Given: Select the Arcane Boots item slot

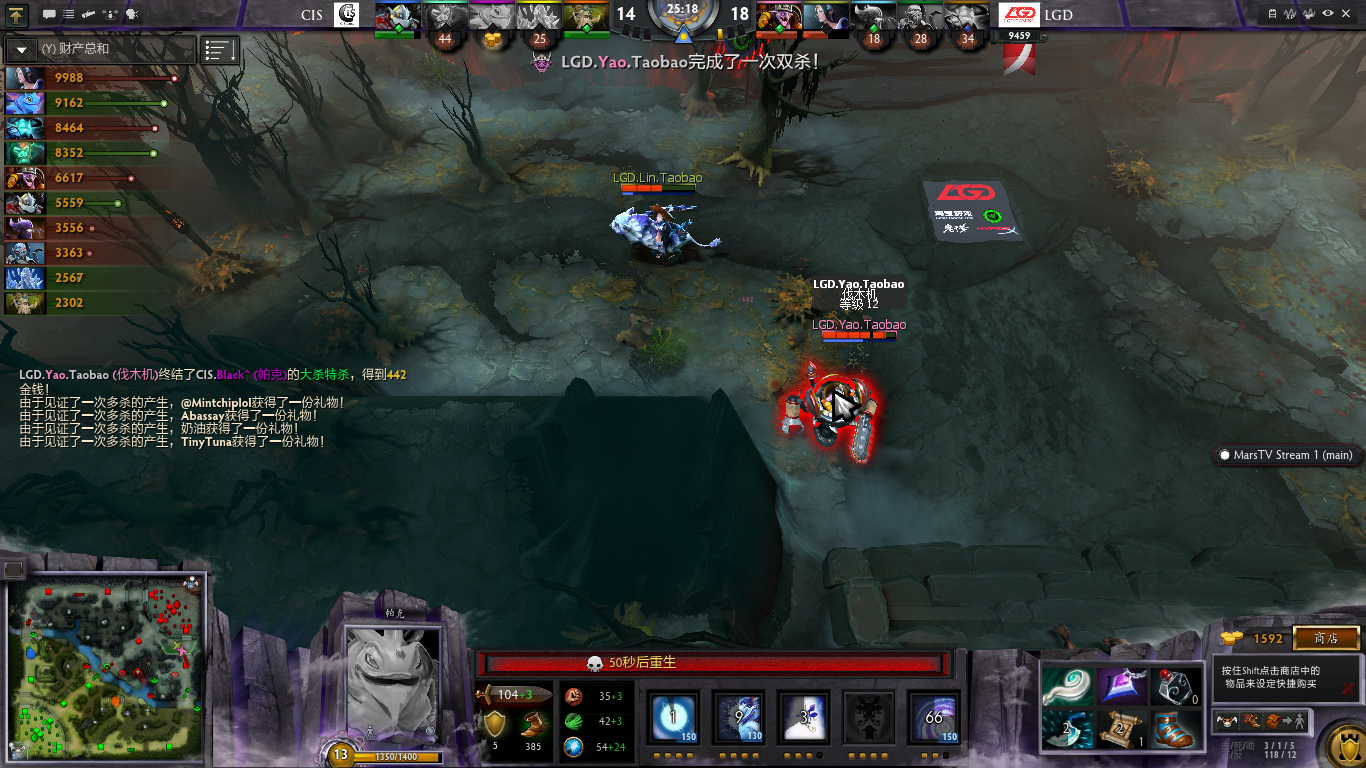Looking at the screenshot, I should (1177, 729).
